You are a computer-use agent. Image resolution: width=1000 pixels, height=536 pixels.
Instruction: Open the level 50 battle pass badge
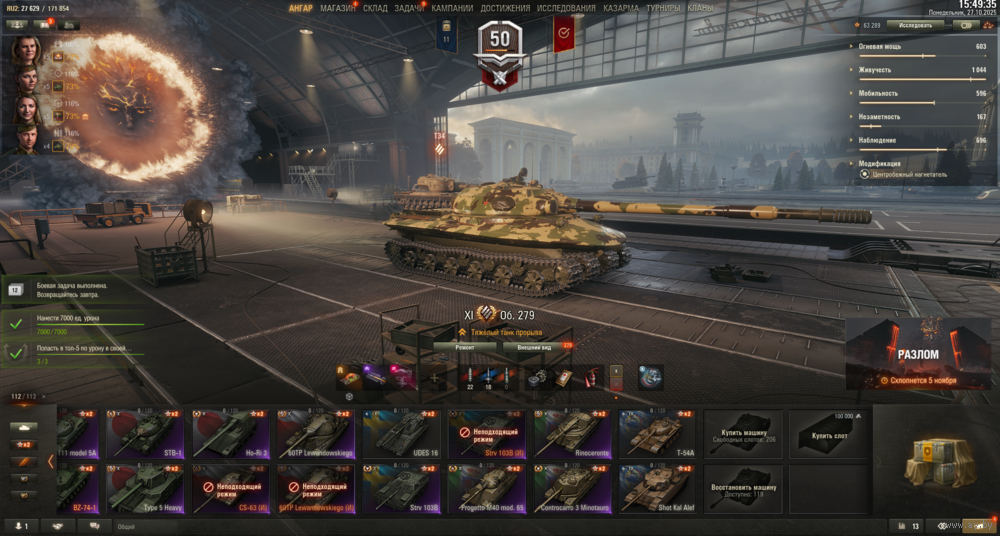pos(499,45)
